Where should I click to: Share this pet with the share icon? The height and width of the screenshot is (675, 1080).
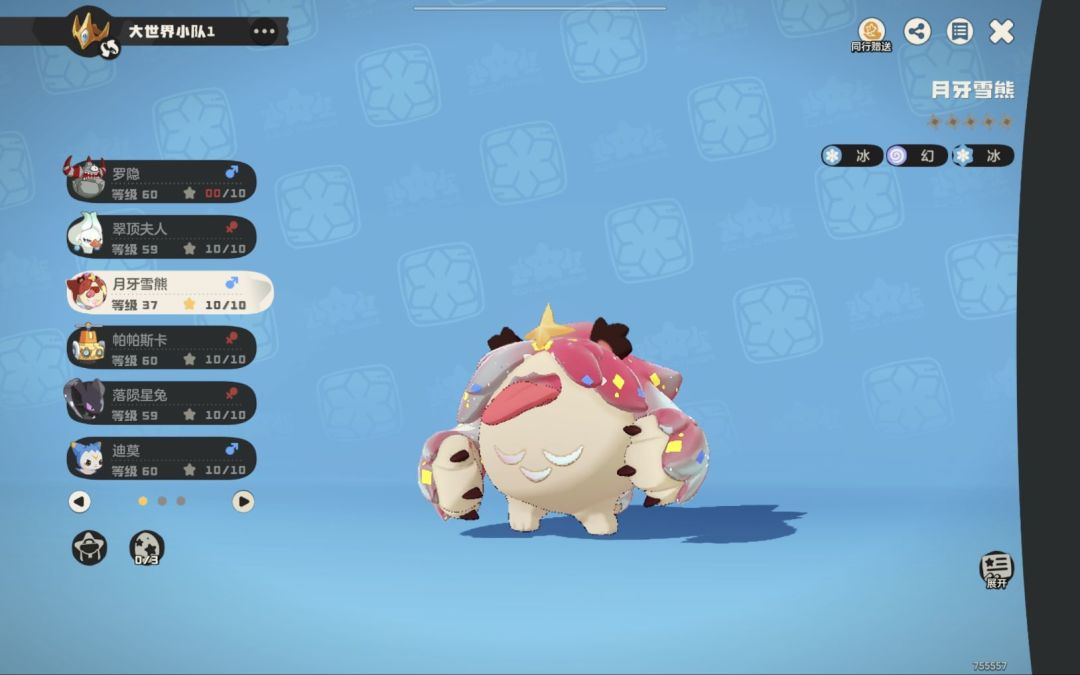click(x=917, y=31)
